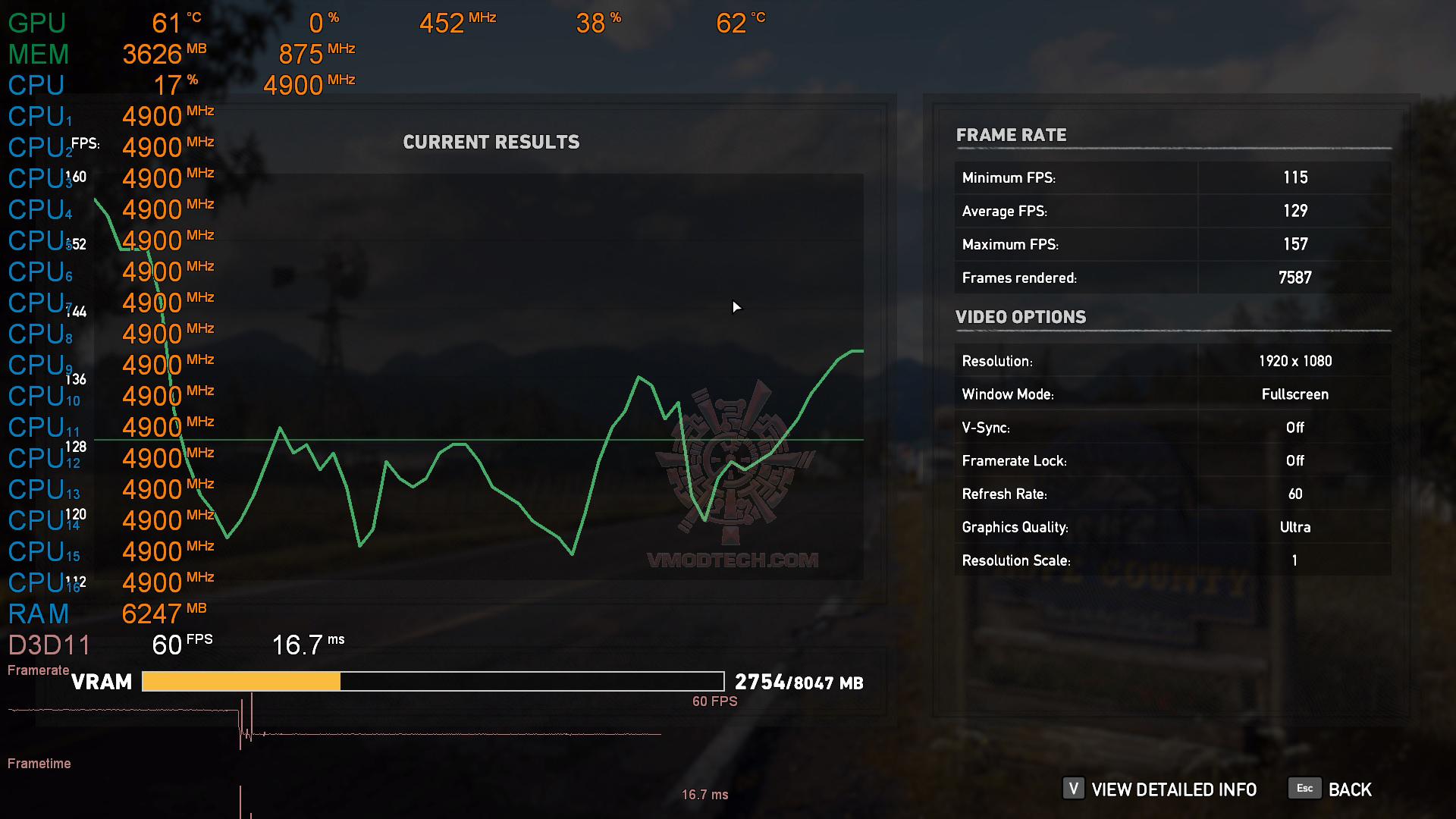Click the VRAM usage bar
1456x819 pixels.
(432, 681)
